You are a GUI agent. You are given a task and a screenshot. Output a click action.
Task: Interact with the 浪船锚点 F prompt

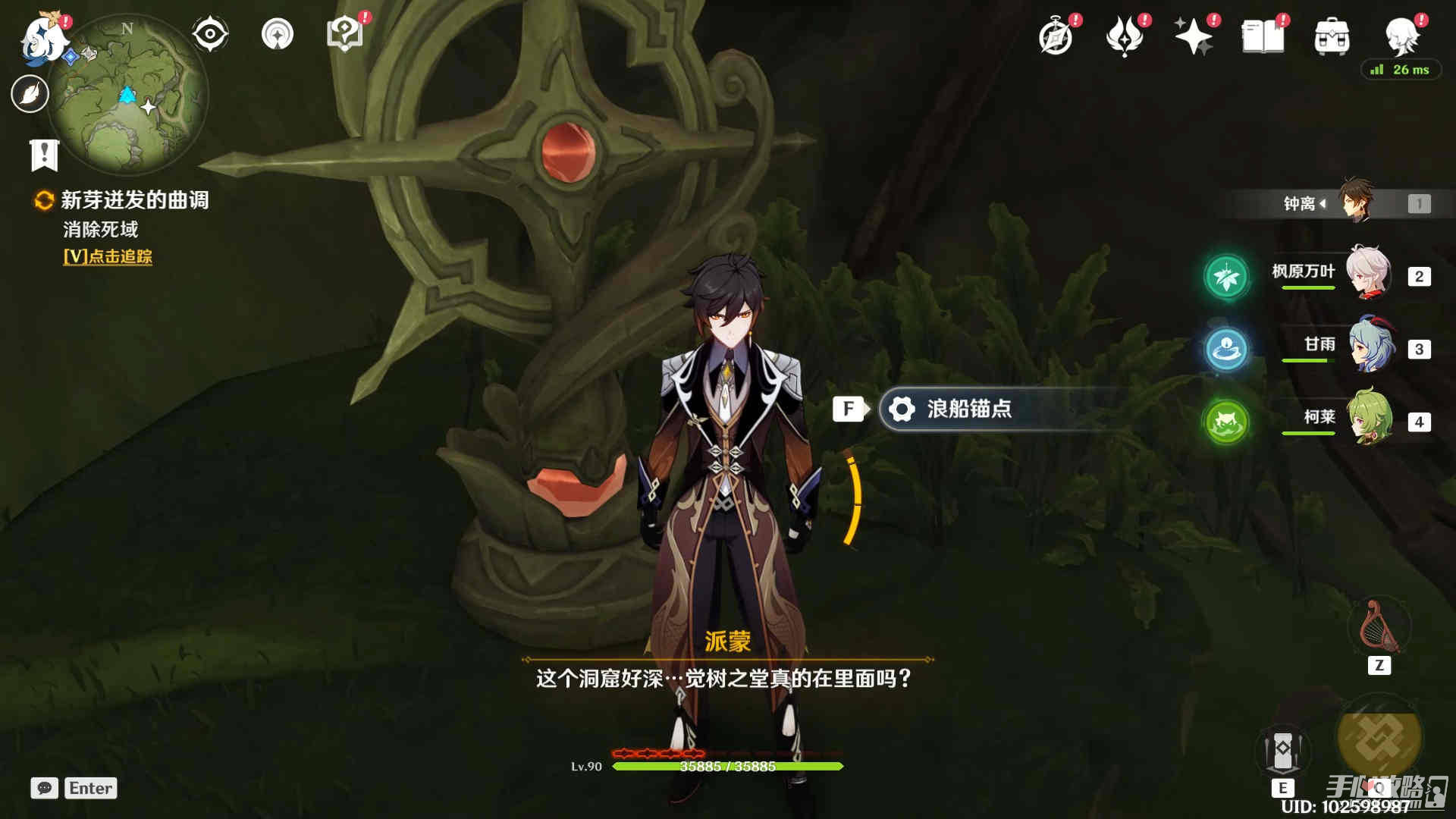pyautogui.click(x=849, y=409)
